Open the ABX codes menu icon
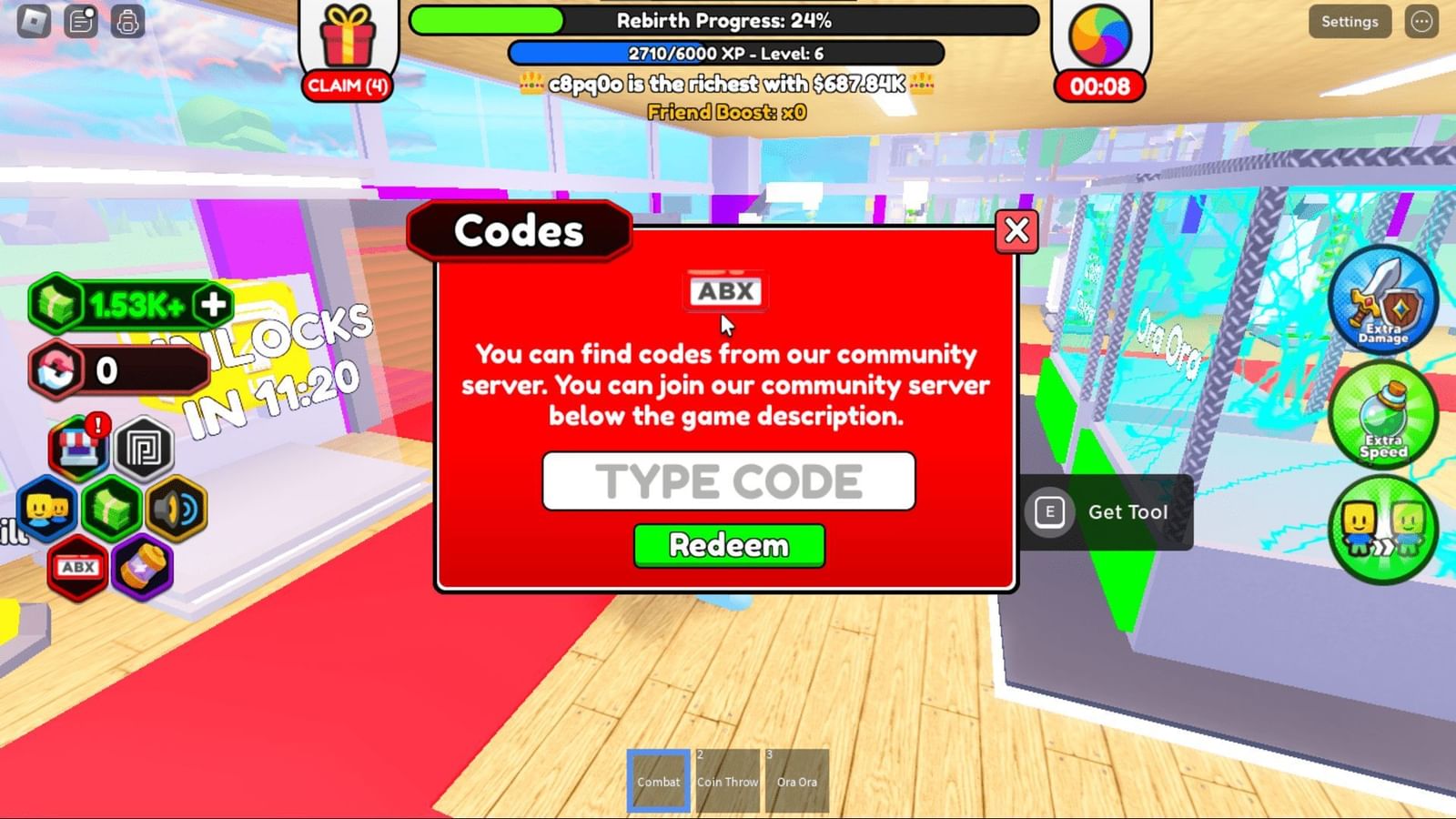The height and width of the screenshot is (819, 1456). [x=77, y=568]
